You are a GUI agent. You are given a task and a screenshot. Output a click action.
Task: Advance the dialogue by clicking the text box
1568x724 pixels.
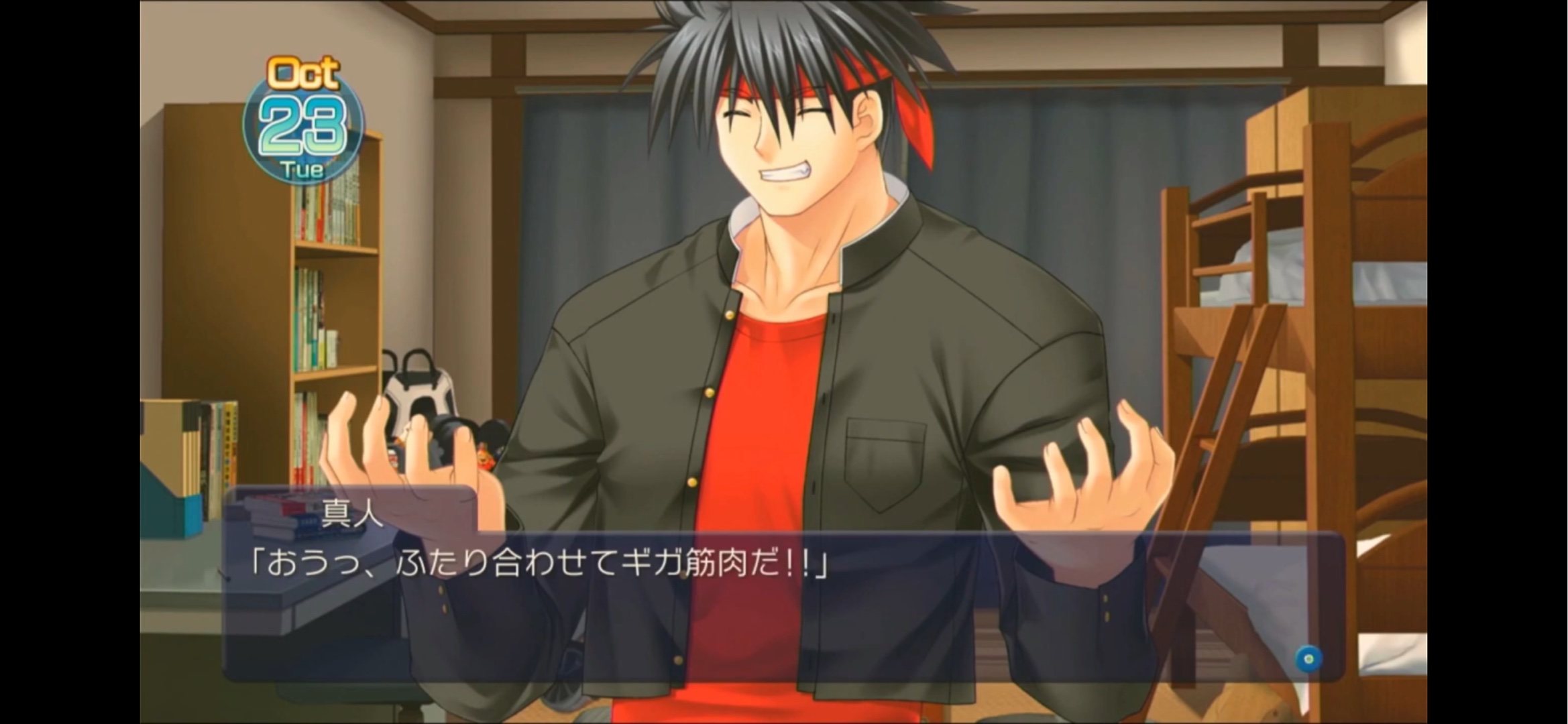point(783,605)
